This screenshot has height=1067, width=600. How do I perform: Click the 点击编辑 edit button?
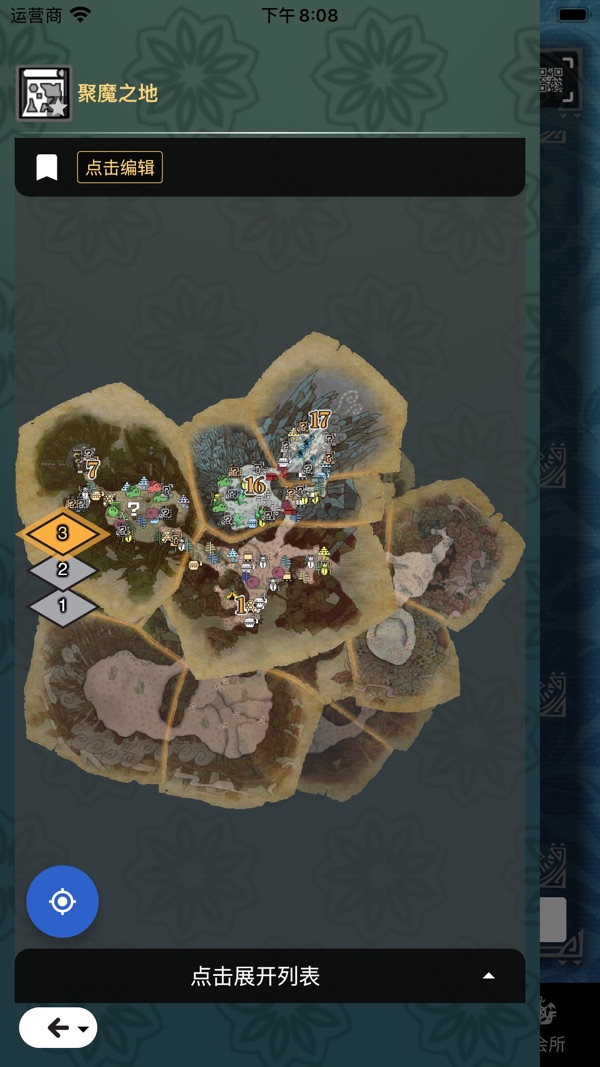point(120,167)
